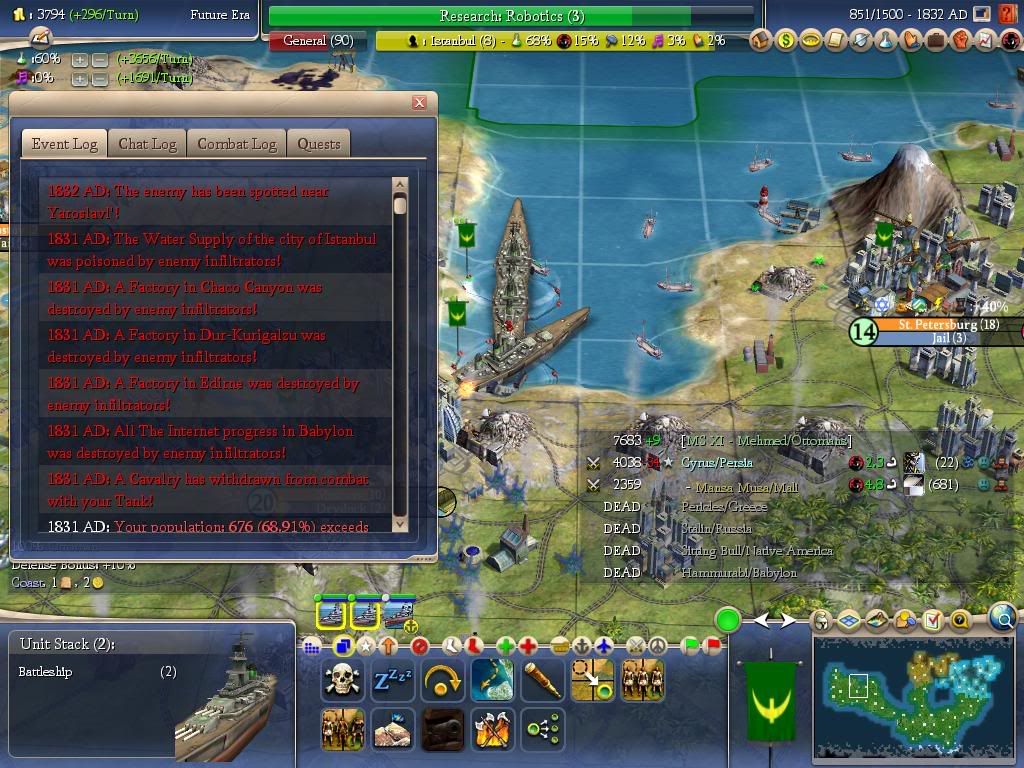The image size is (1024, 768).
Task: Decrease the culture rate with minus
Action: (100, 77)
